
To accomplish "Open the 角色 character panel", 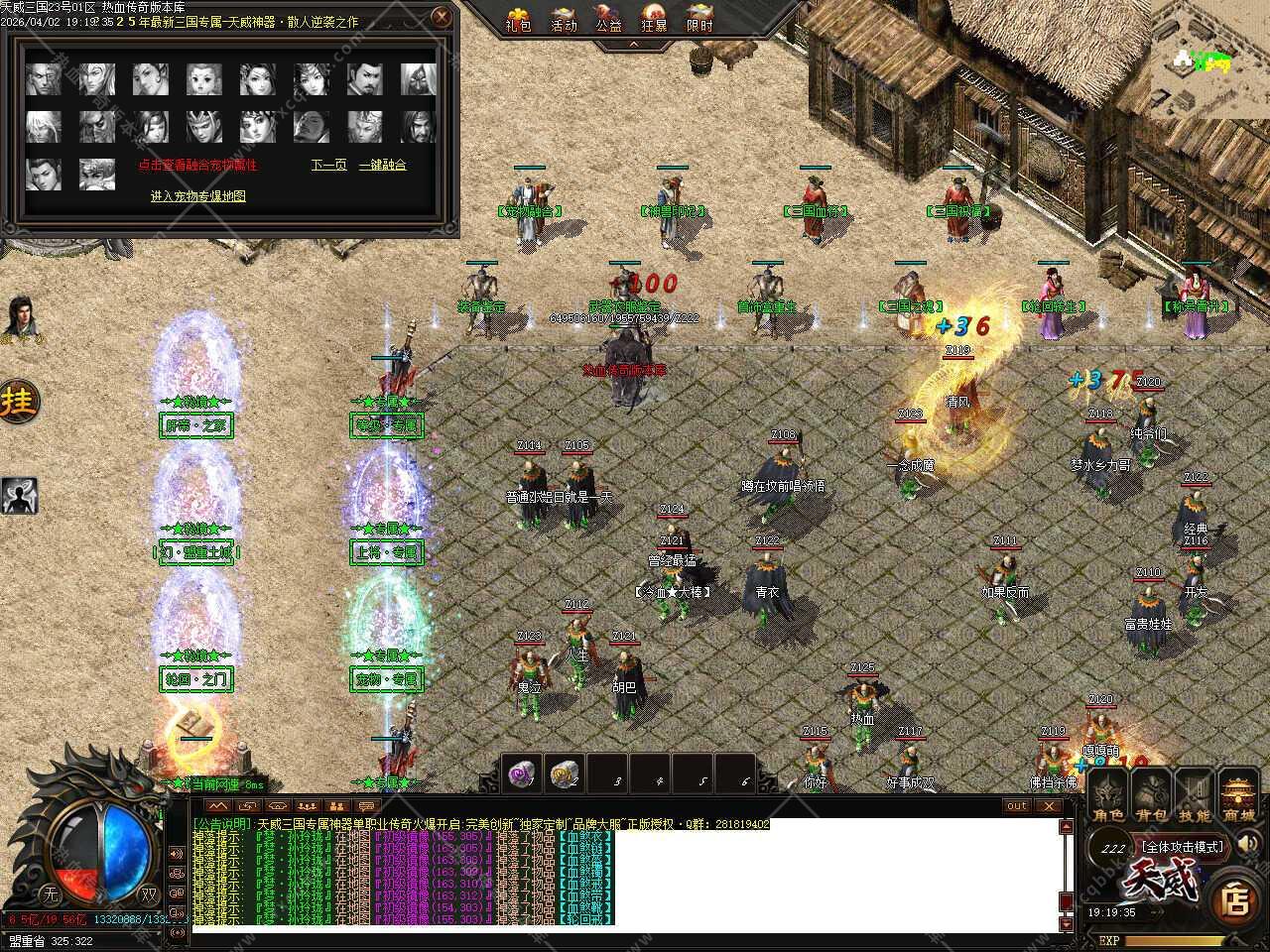I will click(x=1108, y=797).
